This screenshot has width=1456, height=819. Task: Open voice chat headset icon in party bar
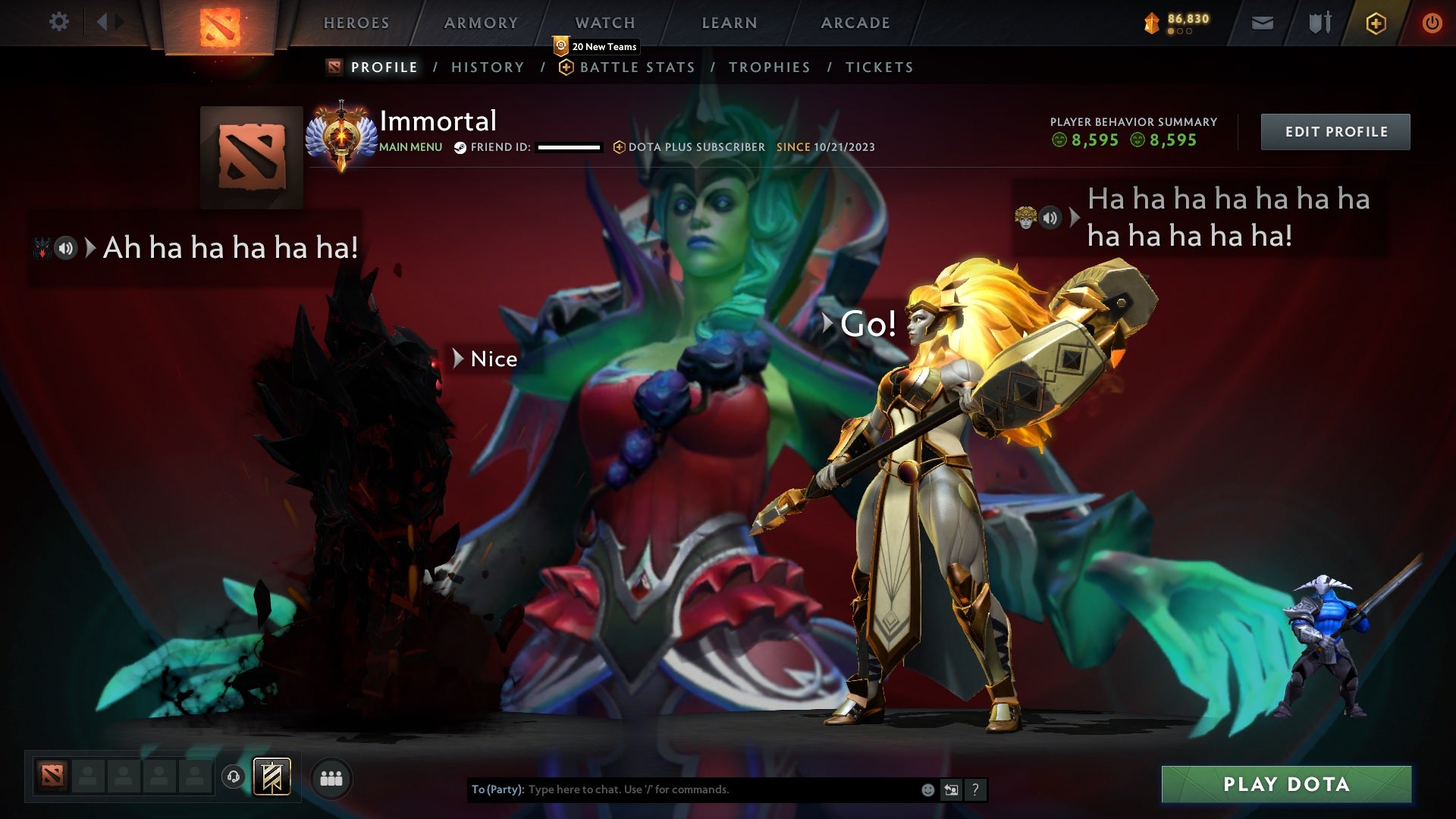[233, 778]
